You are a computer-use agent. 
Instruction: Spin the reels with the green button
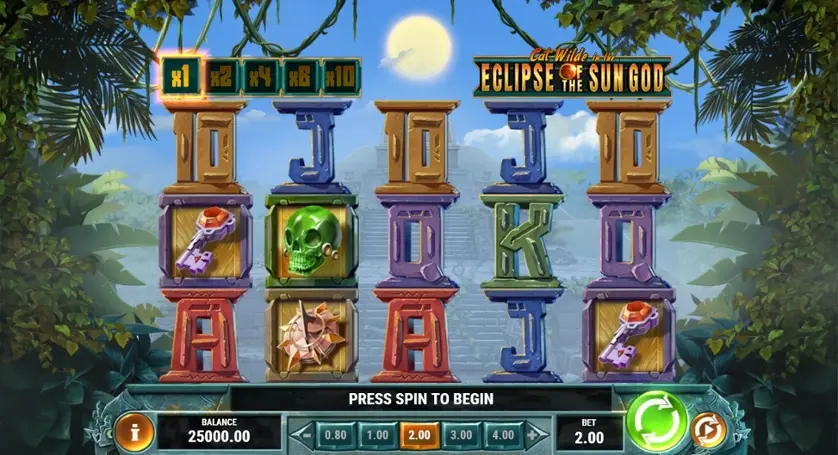[656, 421]
